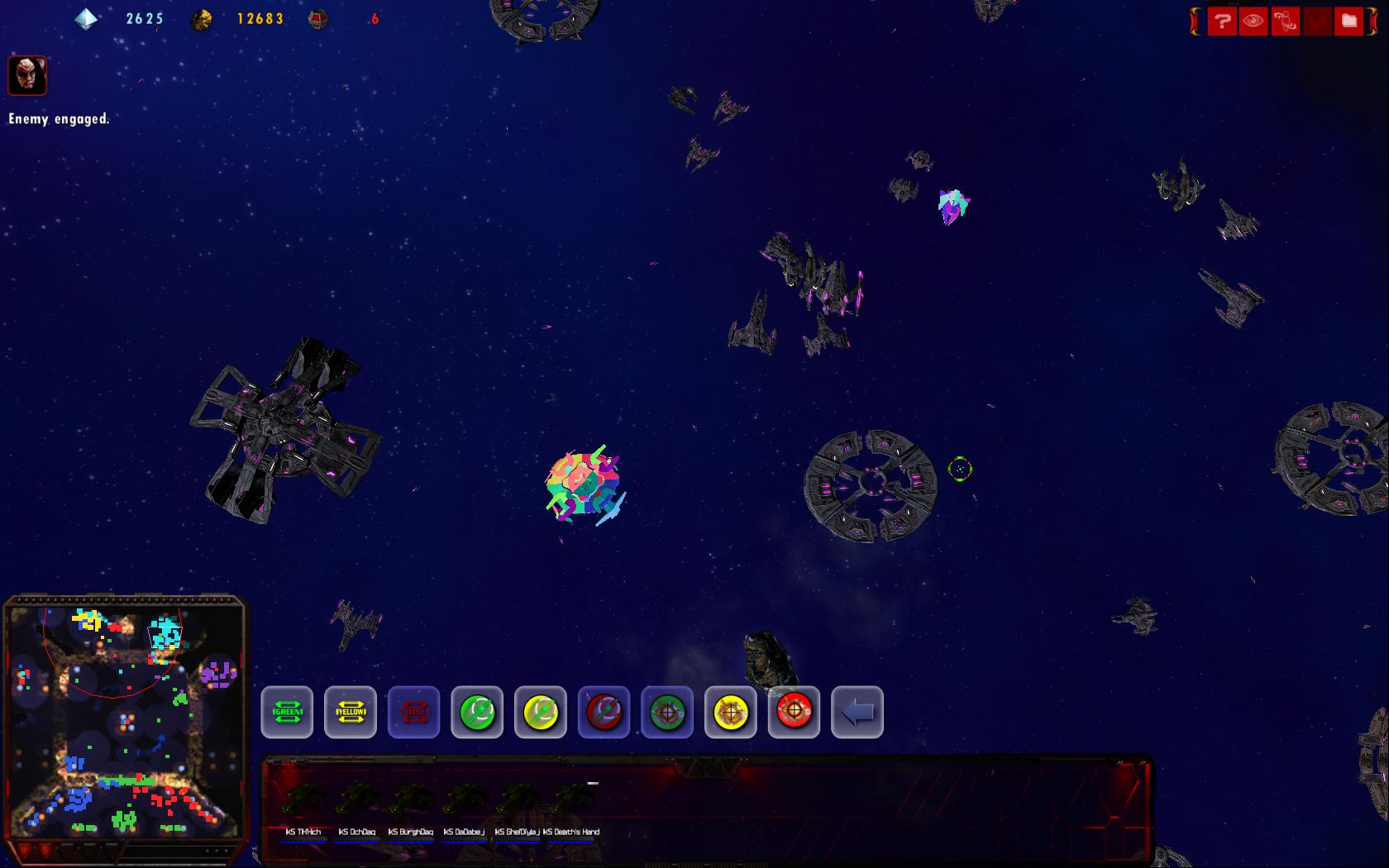Click the figure with swirling arrows icon

click(1286, 21)
